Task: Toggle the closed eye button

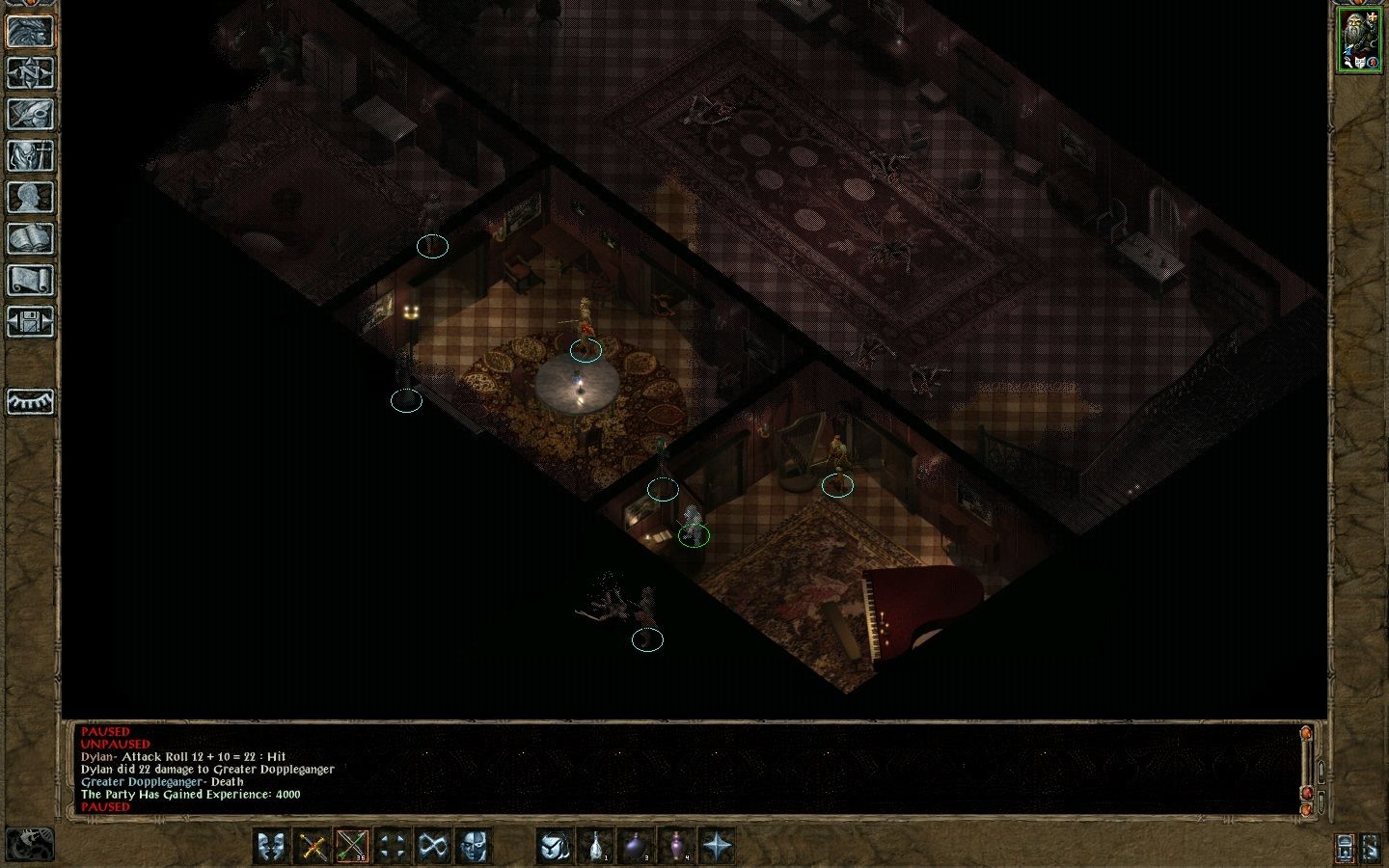Action: click(30, 401)
